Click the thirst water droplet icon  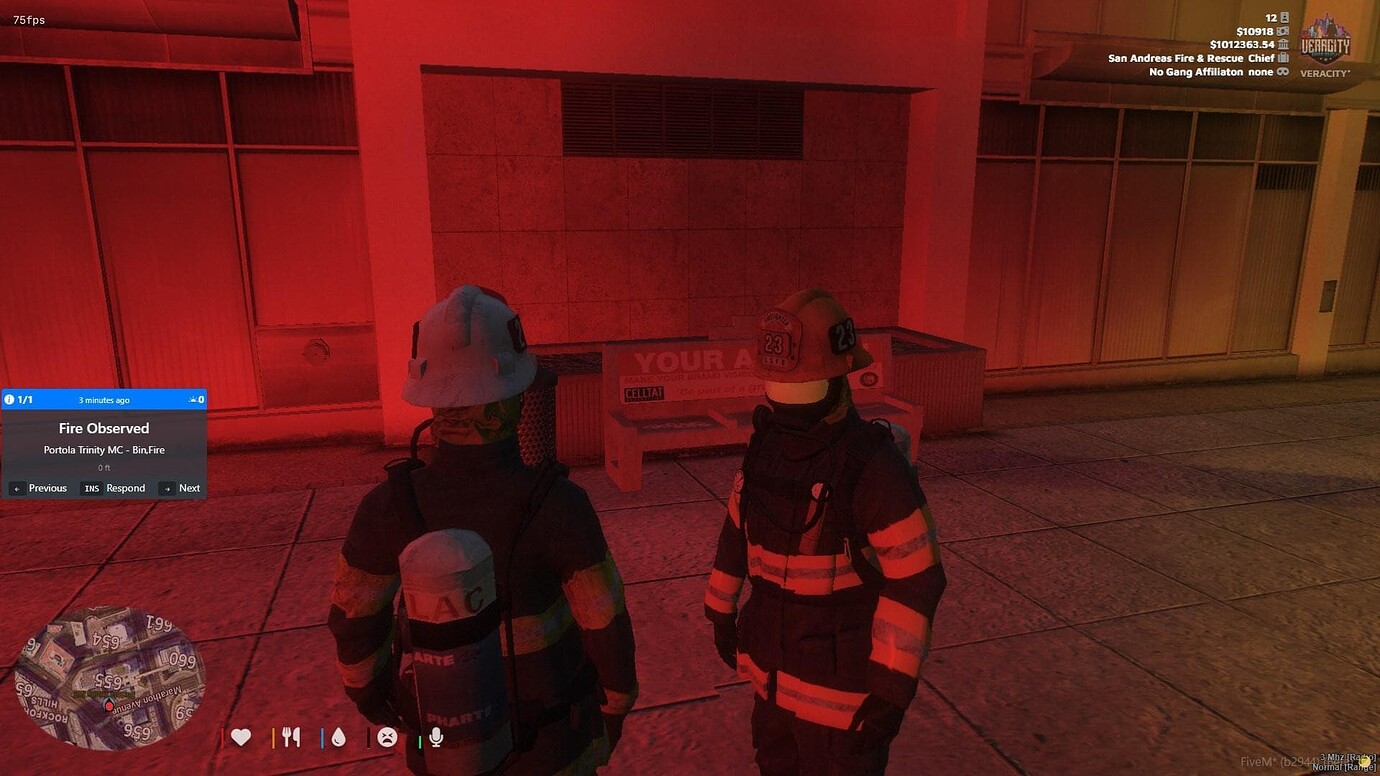point(338,737)
